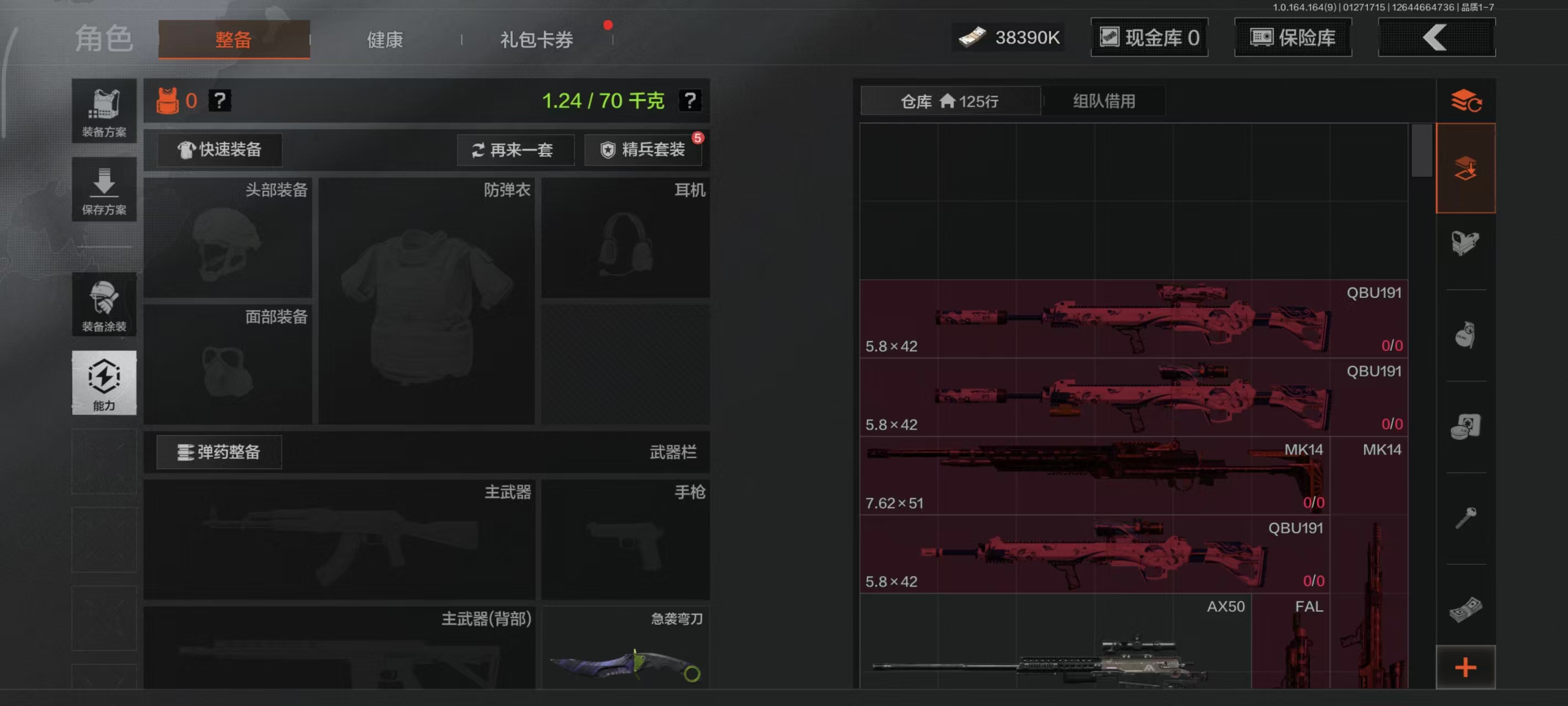Click 快速装备 quick equip button

(220, 150)
